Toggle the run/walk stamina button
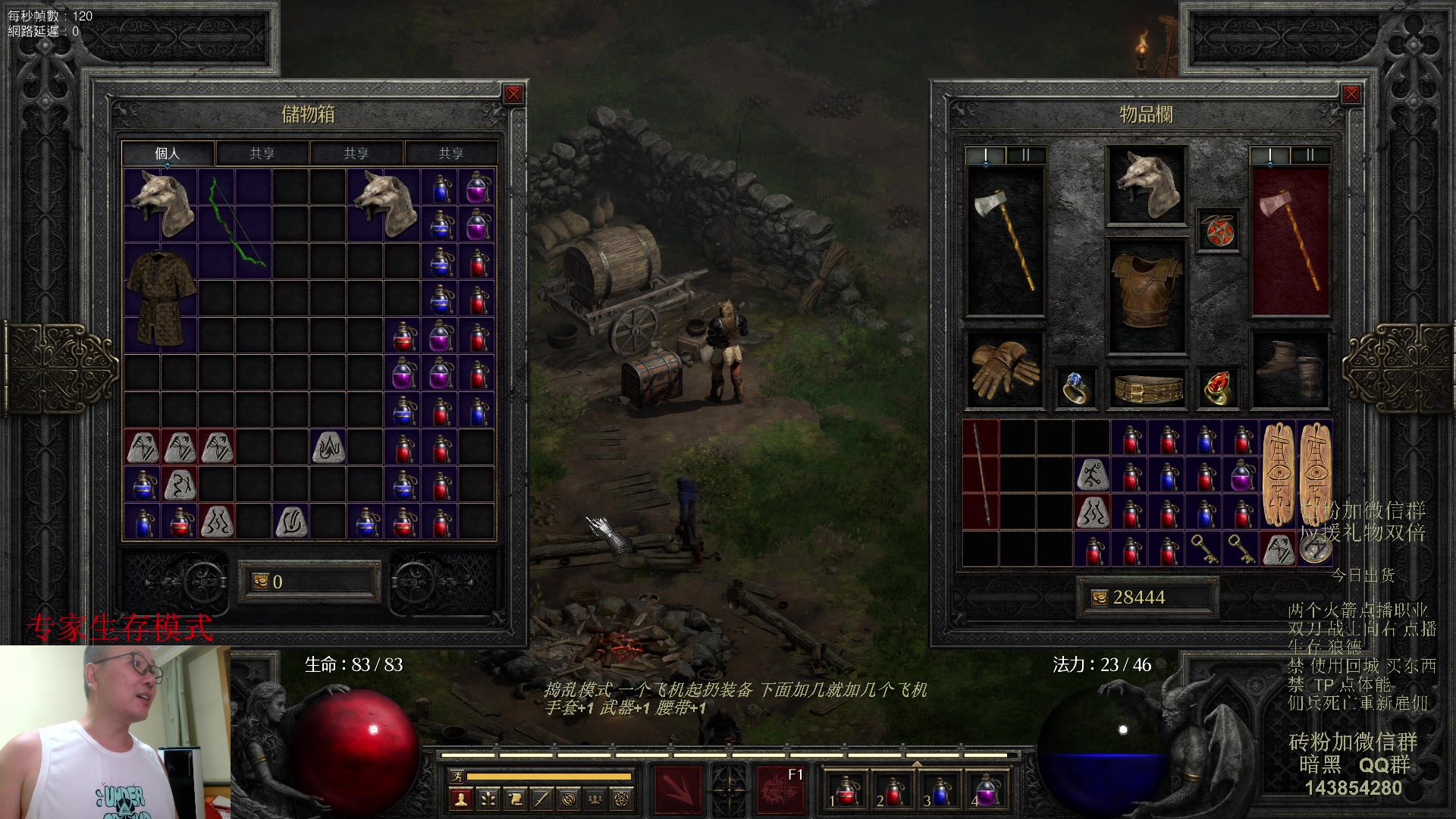Viewport: 1456px width, 819px height. (457, 776)
